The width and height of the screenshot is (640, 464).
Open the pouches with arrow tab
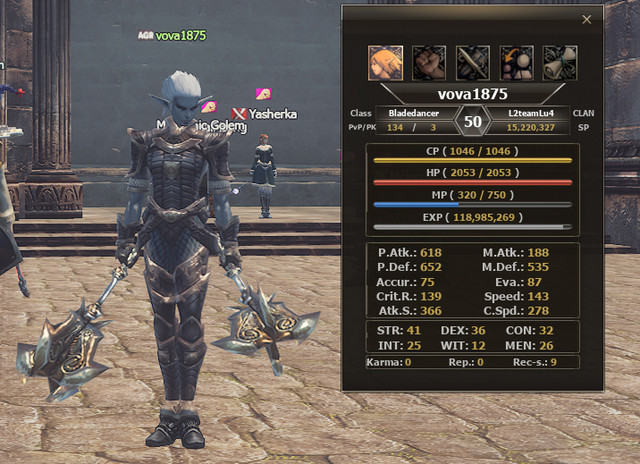pos(516,62)
